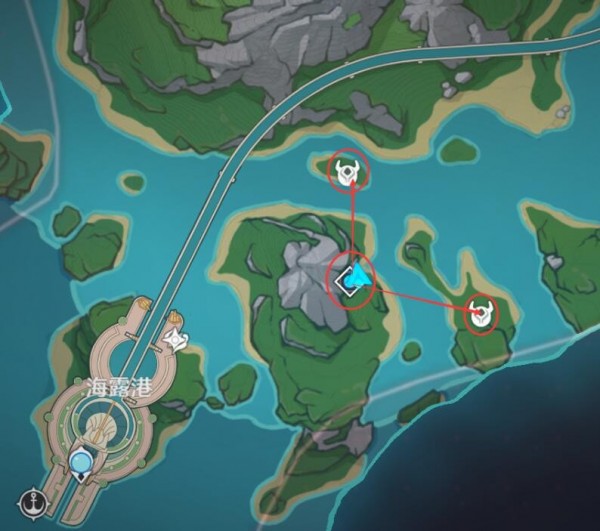This screenshot has width=600, height=531.
Task: Select the horned marker on the eastern island
Action: point(483,315)
